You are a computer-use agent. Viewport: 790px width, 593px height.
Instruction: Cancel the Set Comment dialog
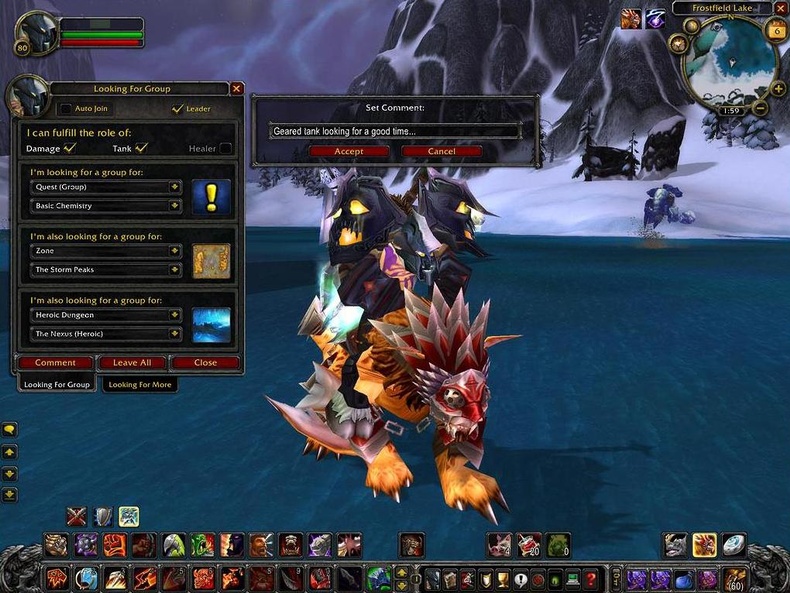441,151
